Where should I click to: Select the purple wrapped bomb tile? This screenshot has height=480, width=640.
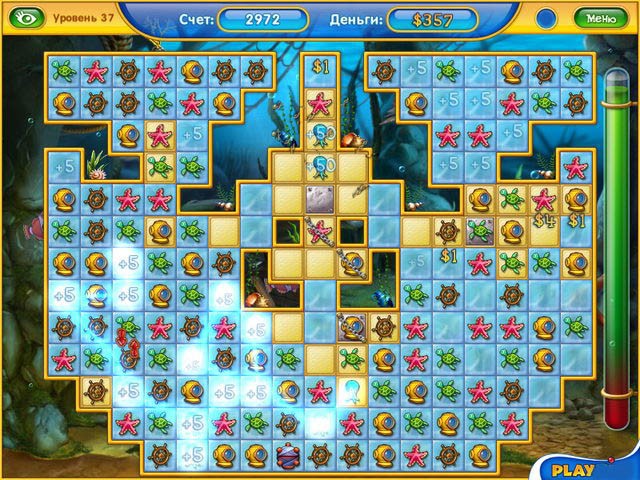click(x=288, y=455)
